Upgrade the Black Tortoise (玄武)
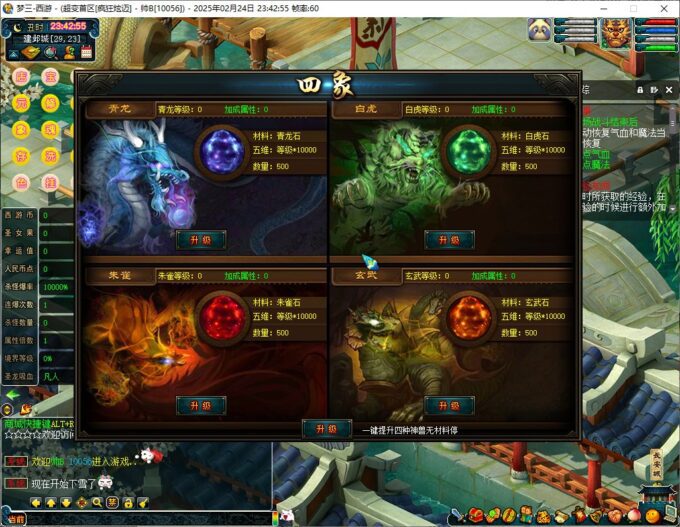The width and height of the screenshot is (680, 527). click(x=449, y=404)
